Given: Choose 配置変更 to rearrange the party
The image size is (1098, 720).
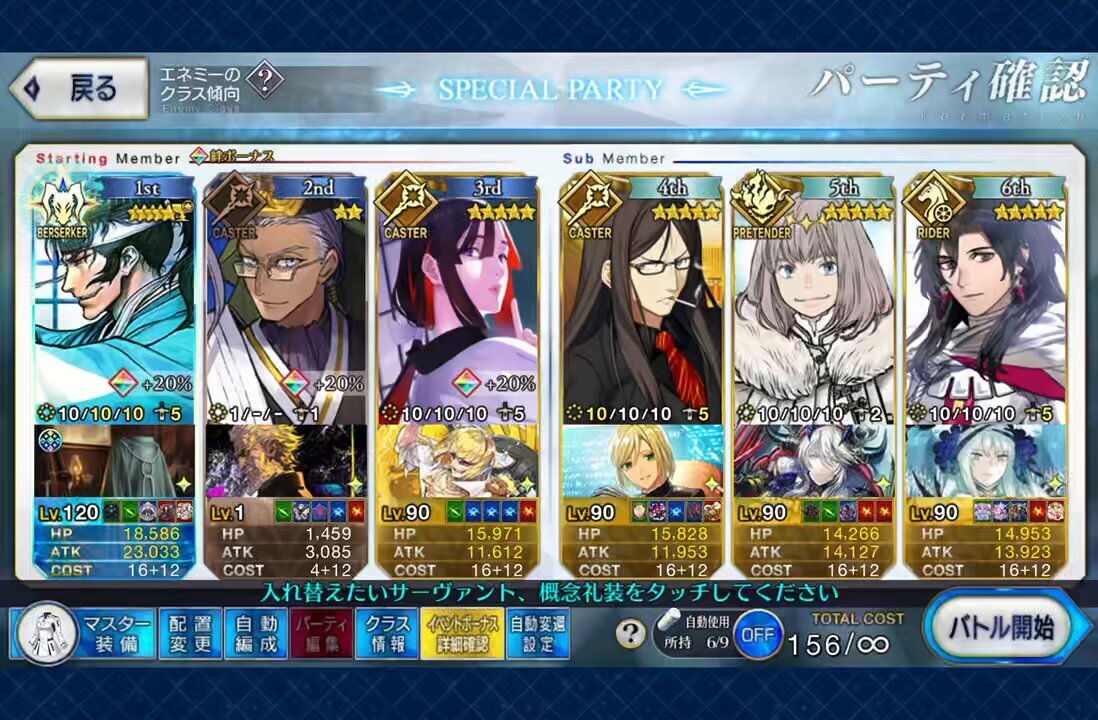Looking at the screenshot, I should pos(190,633).
